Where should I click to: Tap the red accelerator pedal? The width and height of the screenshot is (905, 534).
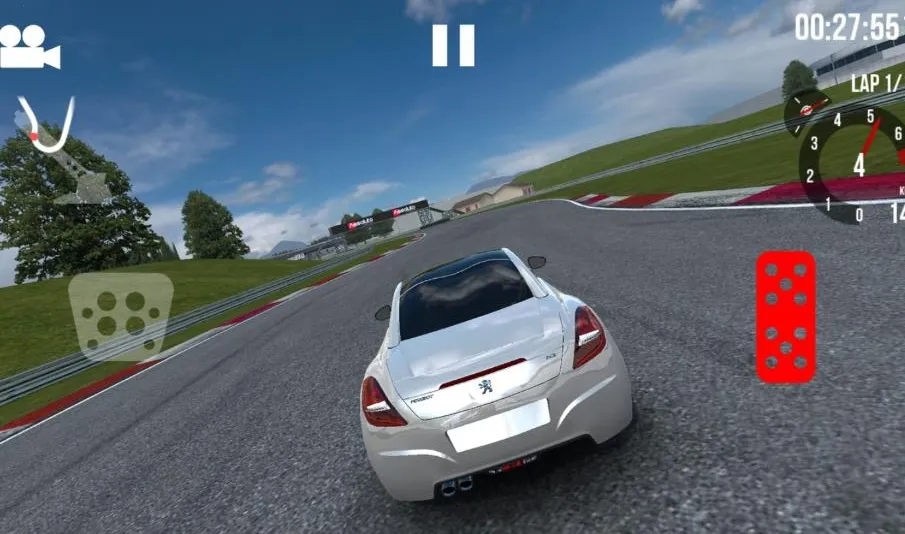pyautogui.click(x=785, y=316)
